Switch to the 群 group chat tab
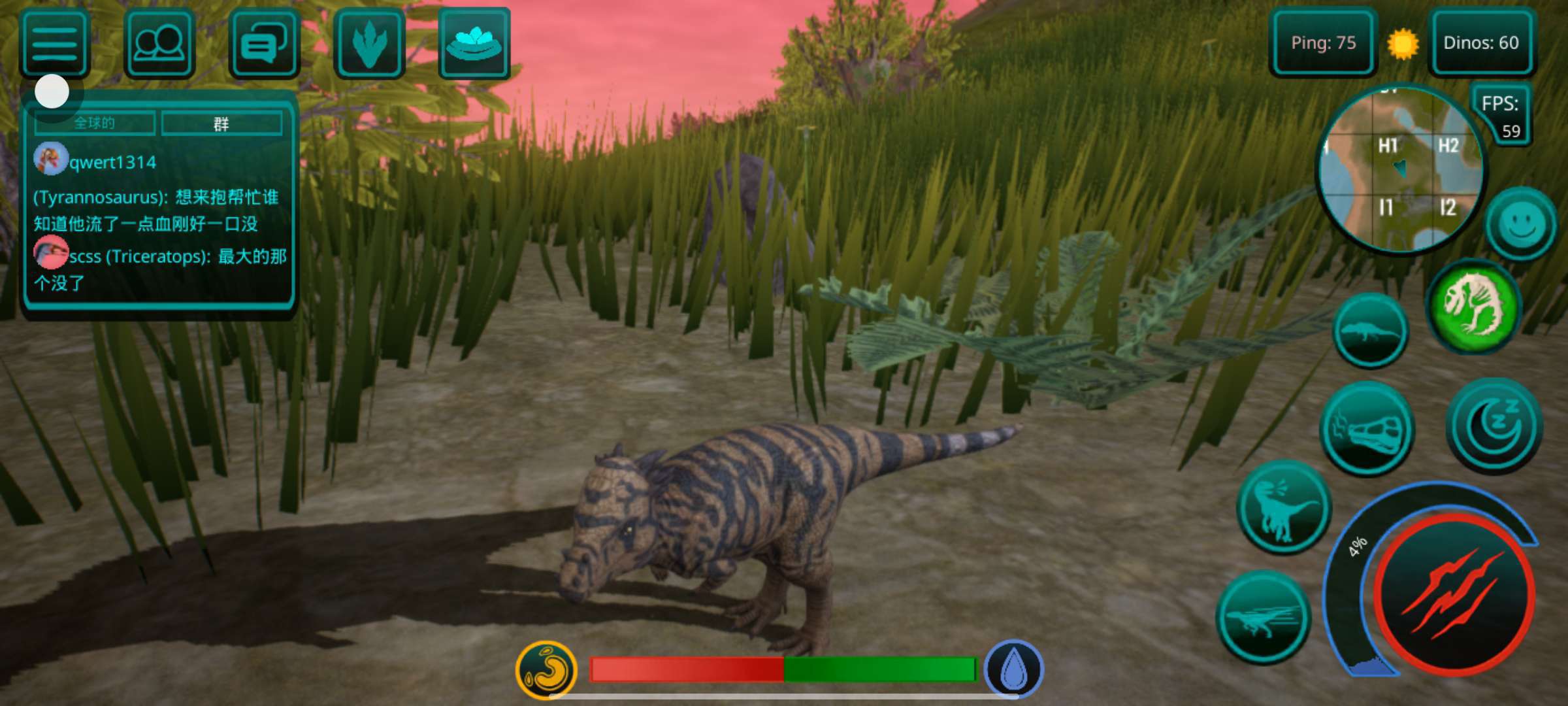1568x706 pixels. (x=221, y=123)
